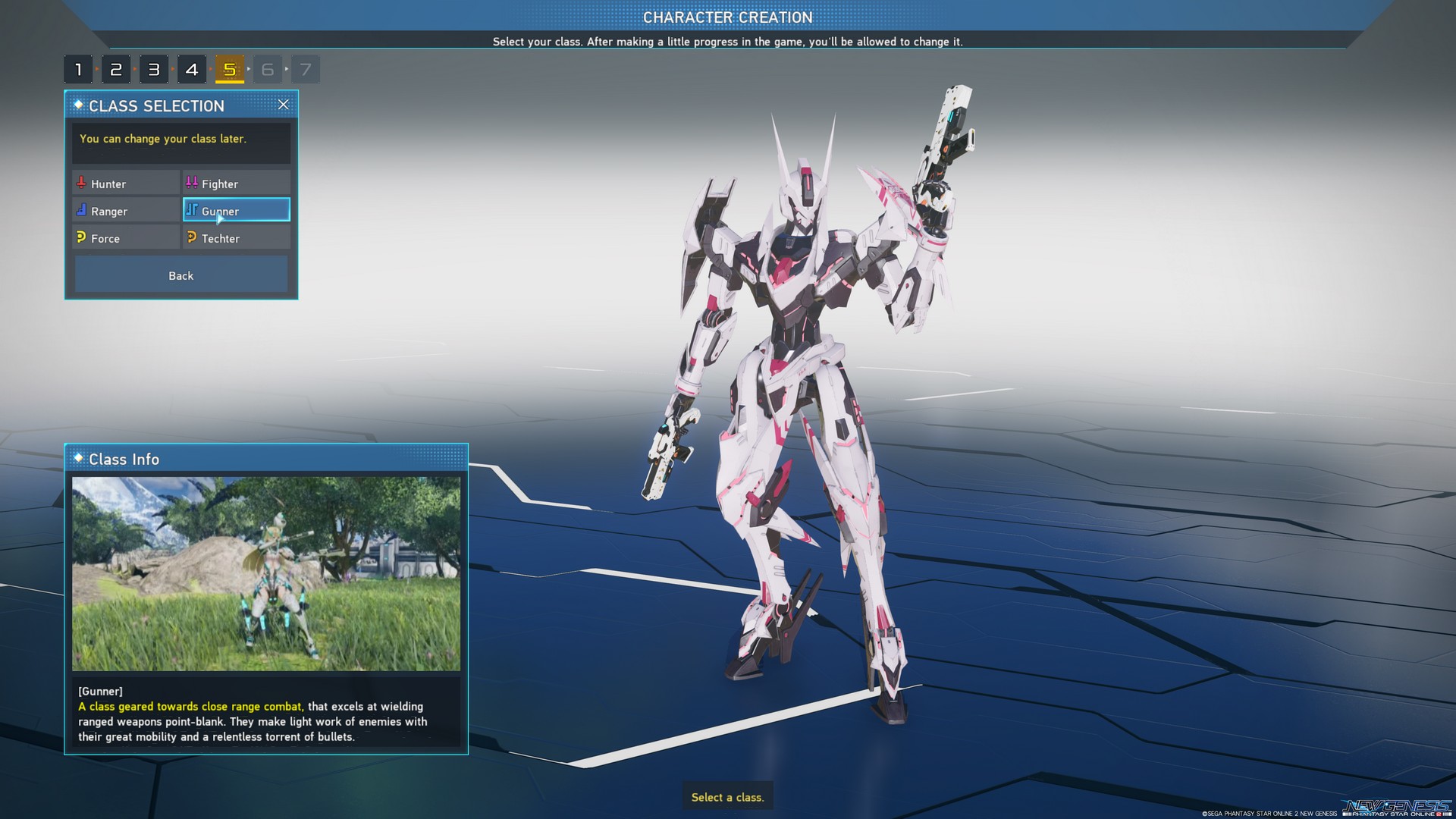Select the highlighted step 5 tab

[x=230, y=68]
